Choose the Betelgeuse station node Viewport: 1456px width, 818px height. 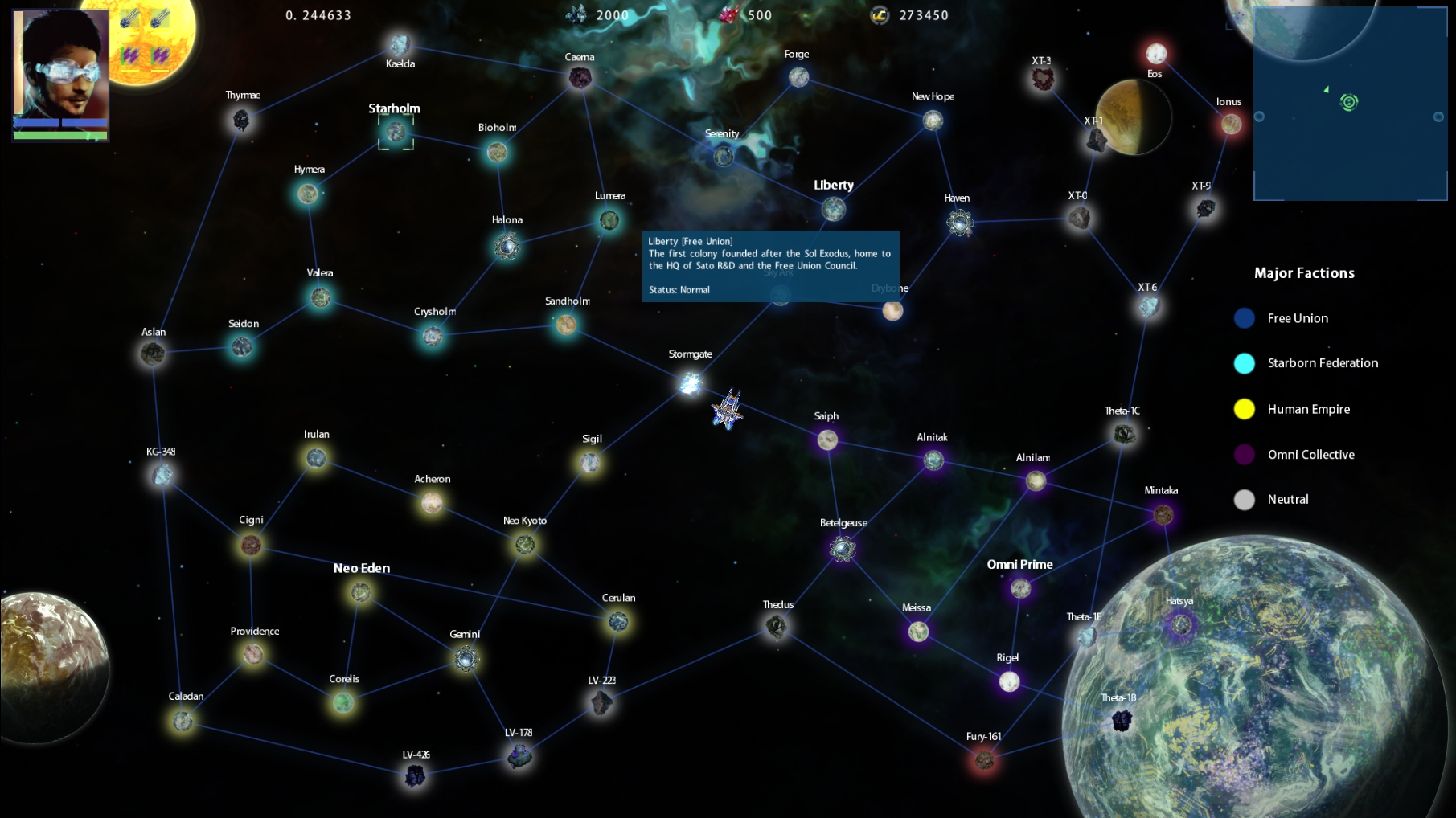pos(843,549)
